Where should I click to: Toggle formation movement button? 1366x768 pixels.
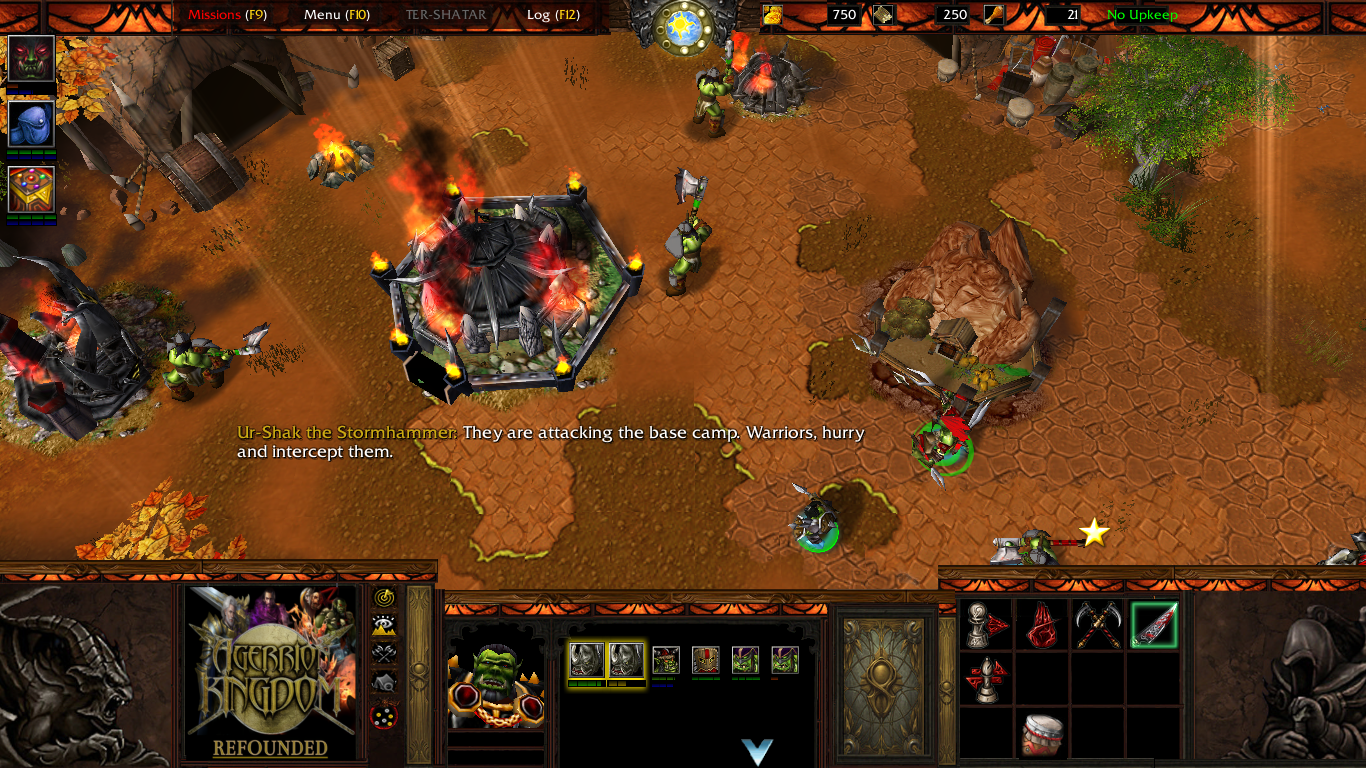click(x=384, y=715)
